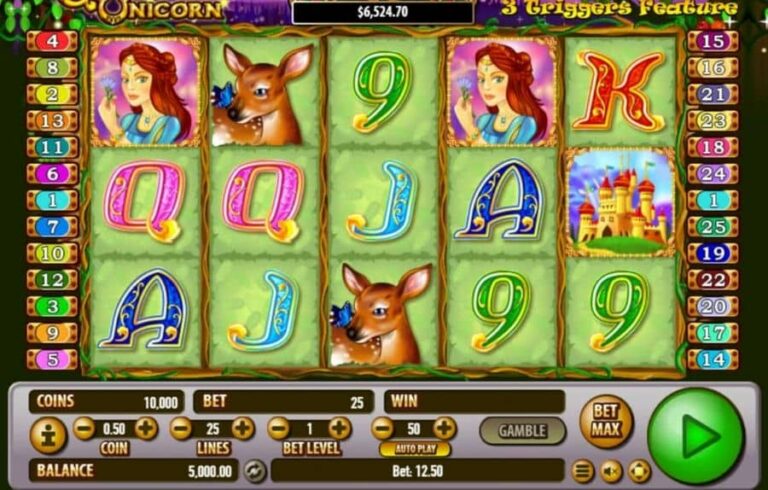Image resolution: width=768 pixels, height=490 pixels.
Task: Decrease the coin value
Action: tap(85, 429)
